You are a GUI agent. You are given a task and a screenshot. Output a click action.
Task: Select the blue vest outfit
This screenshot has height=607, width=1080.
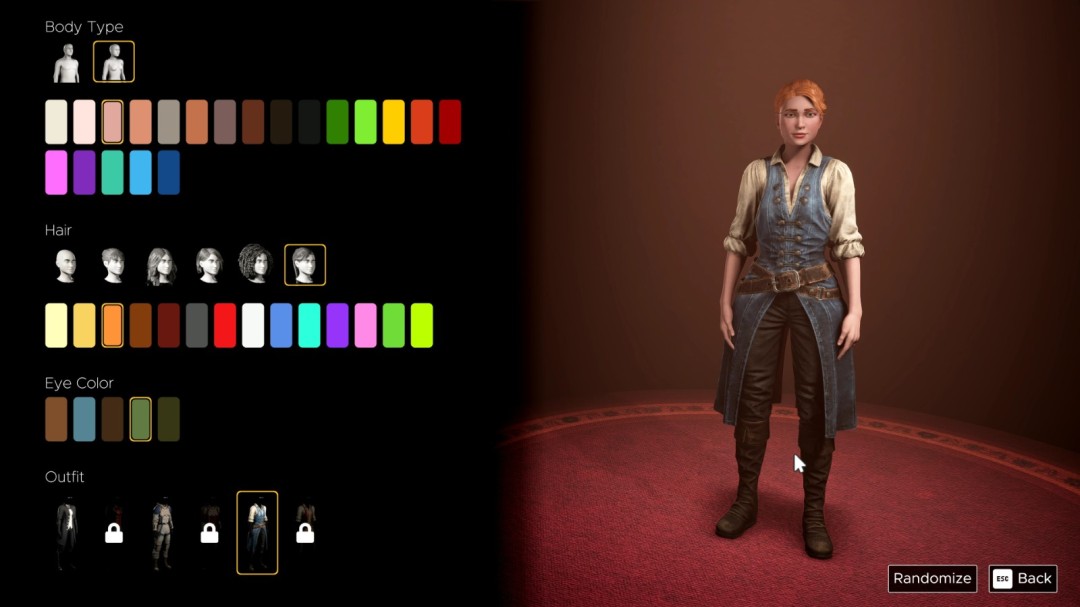(257, 533)
